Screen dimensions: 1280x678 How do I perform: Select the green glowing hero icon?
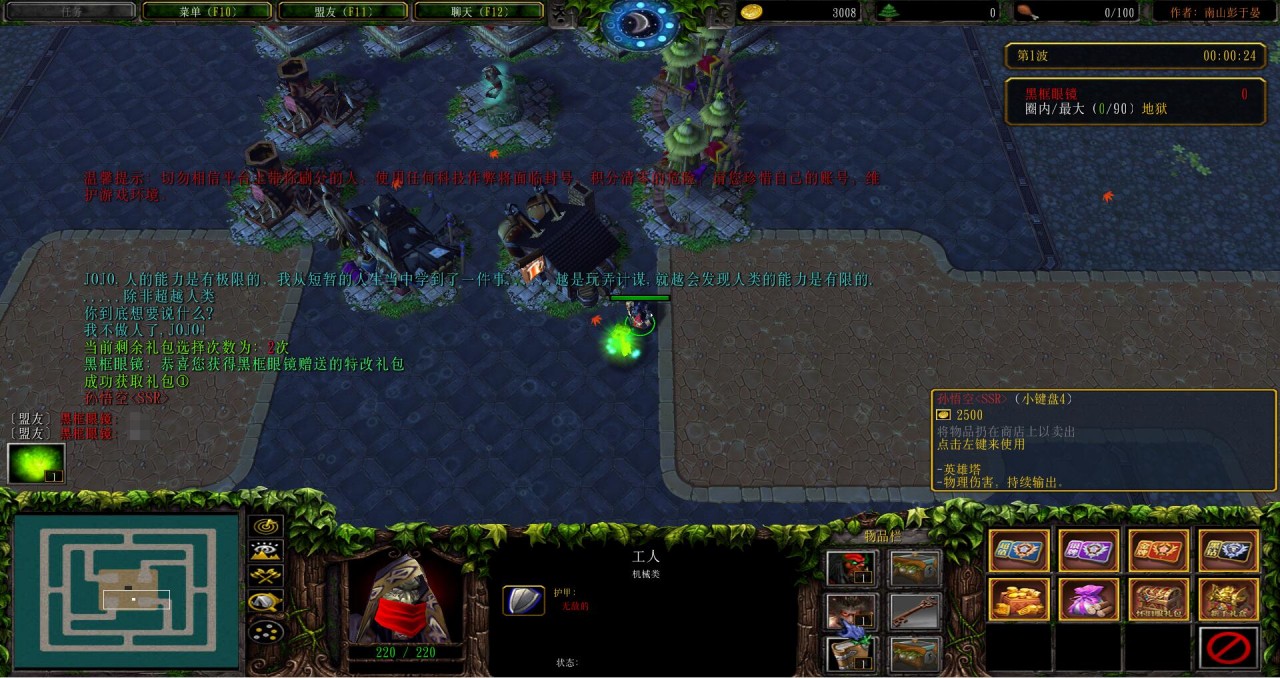point(36,463)
